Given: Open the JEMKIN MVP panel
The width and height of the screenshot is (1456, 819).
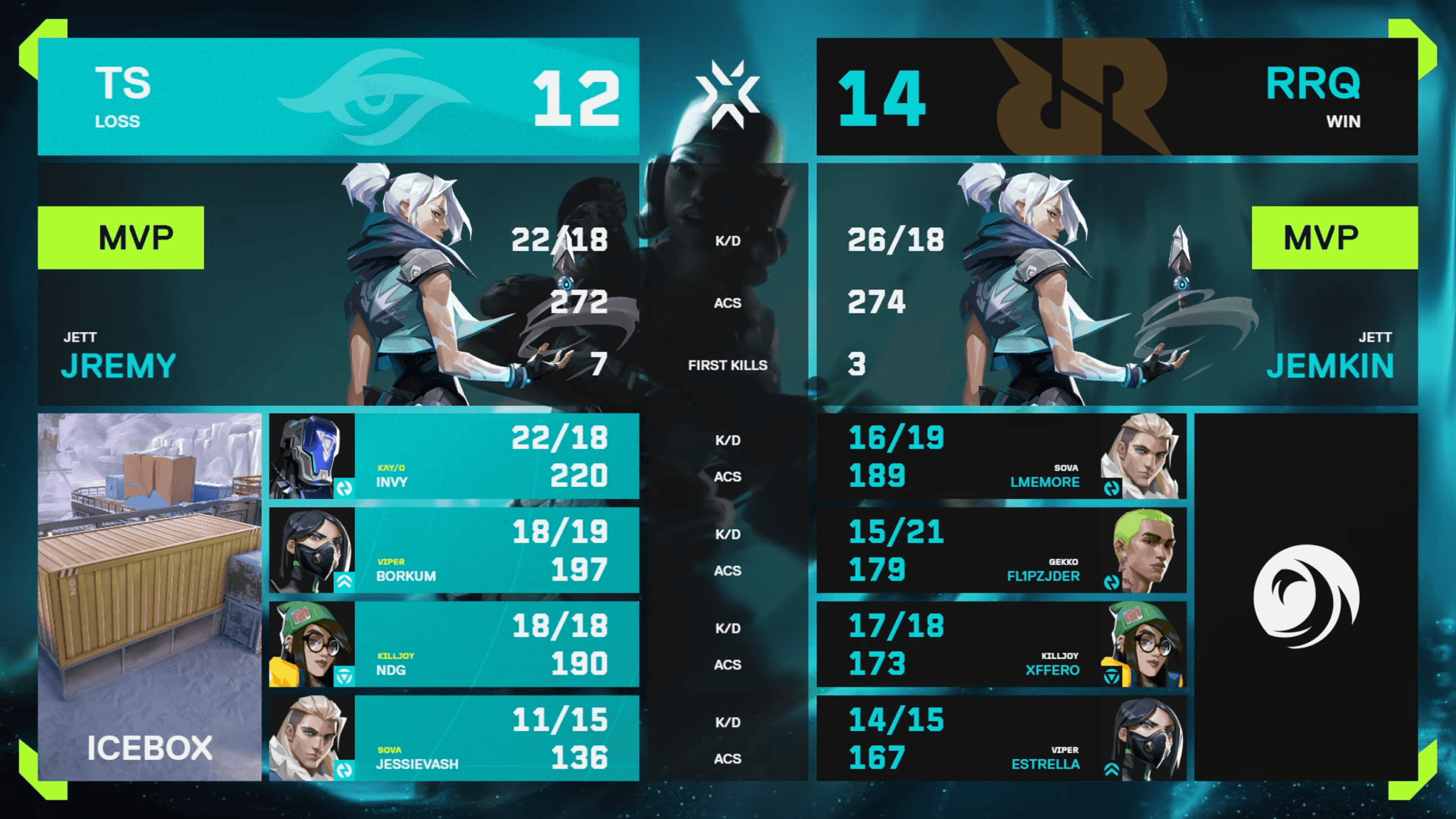Looking at the screenshot, I should [x=1116, y=284].
